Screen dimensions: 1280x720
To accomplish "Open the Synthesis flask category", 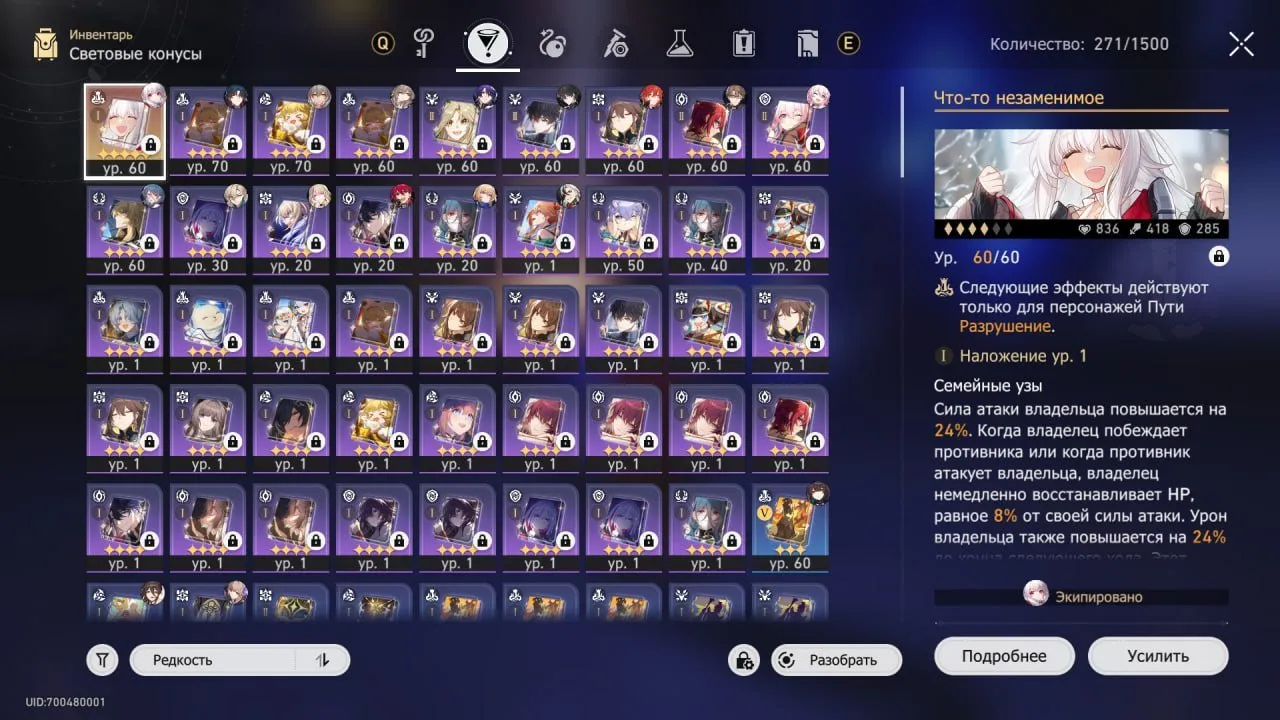I will click(x=680, y=44).
